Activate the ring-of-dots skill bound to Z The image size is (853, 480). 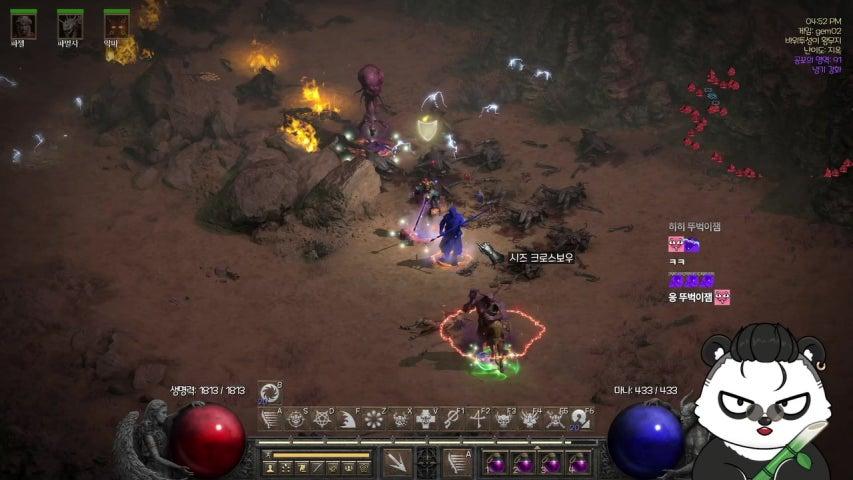click(374, 419)
